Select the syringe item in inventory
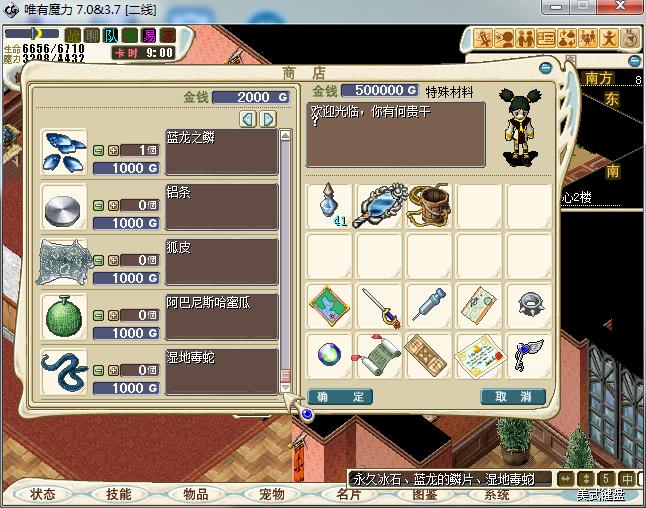Image resolution: width=646 pixels, height=508 pixels. click(x=430, y=304)
